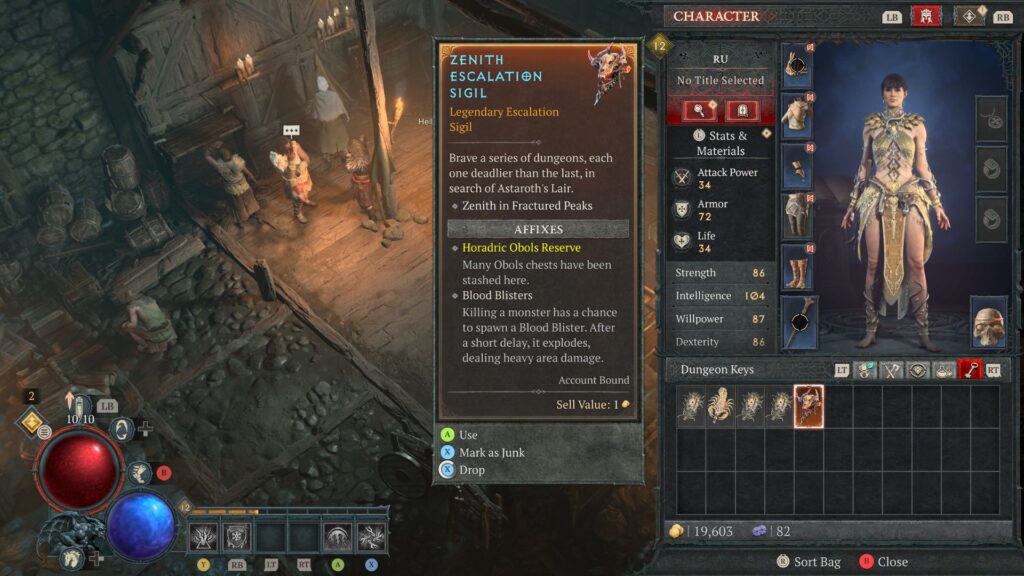The width and height of the screenshot is (1024, 576).
Task: Switch to the Dungeon Keys red key tab
Action: coord(970,370)
